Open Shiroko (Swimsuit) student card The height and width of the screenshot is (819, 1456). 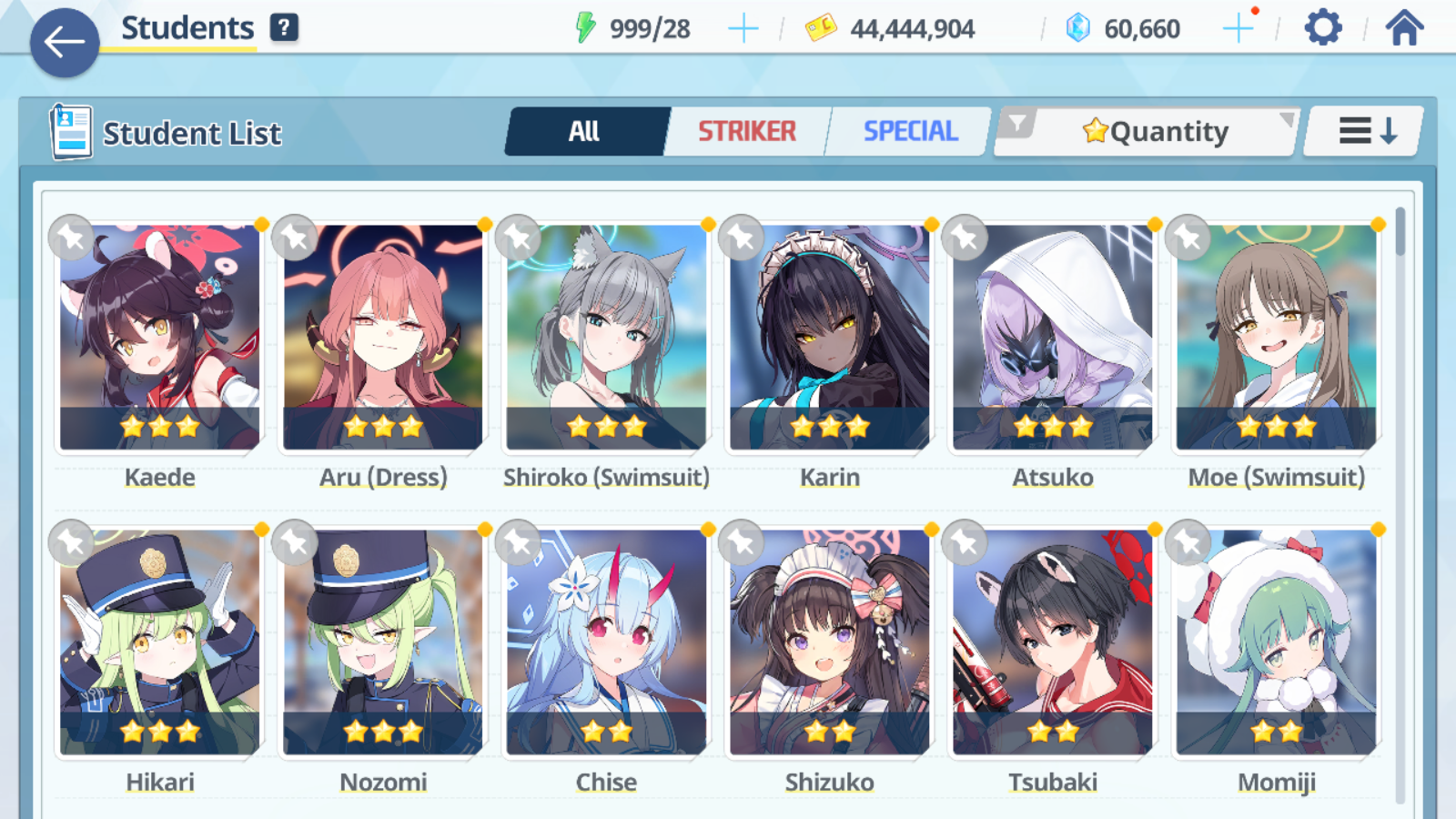point(606,339)
